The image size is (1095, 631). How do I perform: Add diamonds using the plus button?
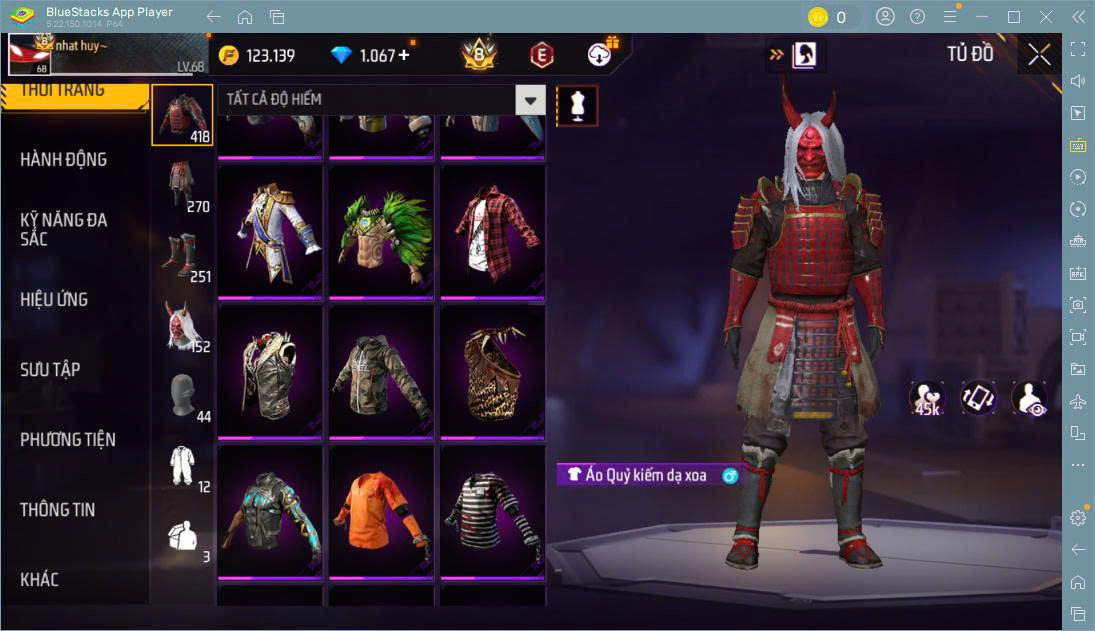pos(404,56)
